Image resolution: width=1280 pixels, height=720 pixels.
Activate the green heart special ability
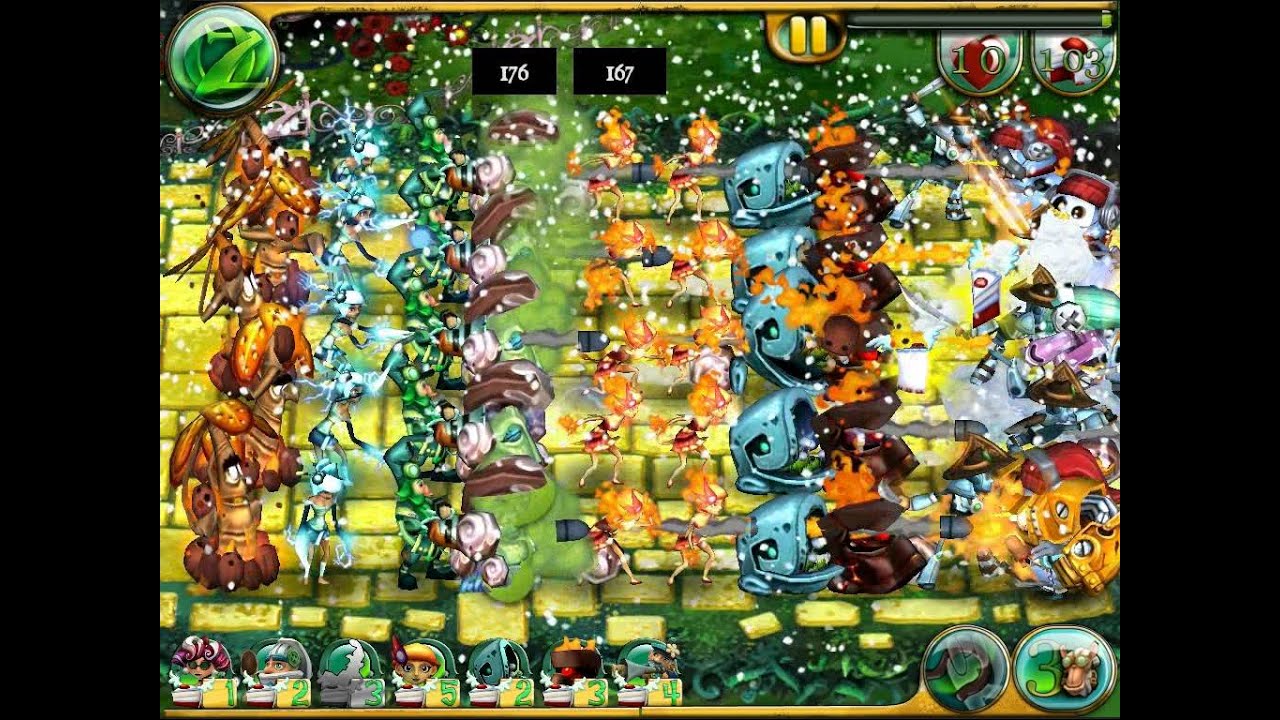click(966, 668)
